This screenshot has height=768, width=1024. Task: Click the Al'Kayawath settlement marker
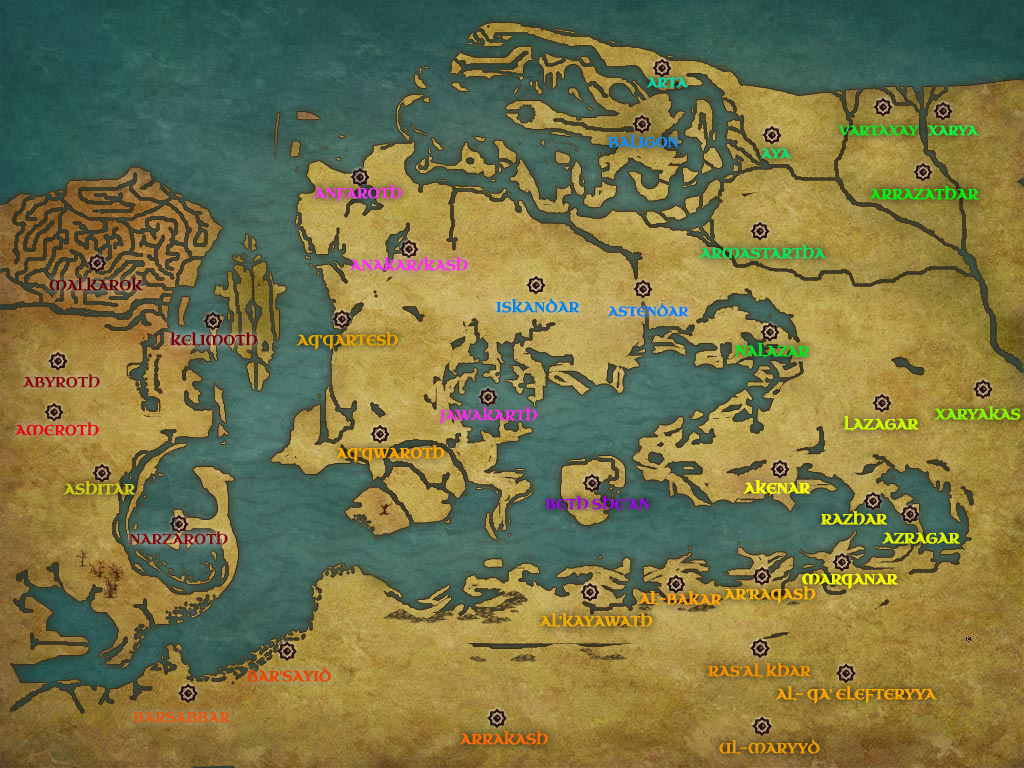(590, 592)
